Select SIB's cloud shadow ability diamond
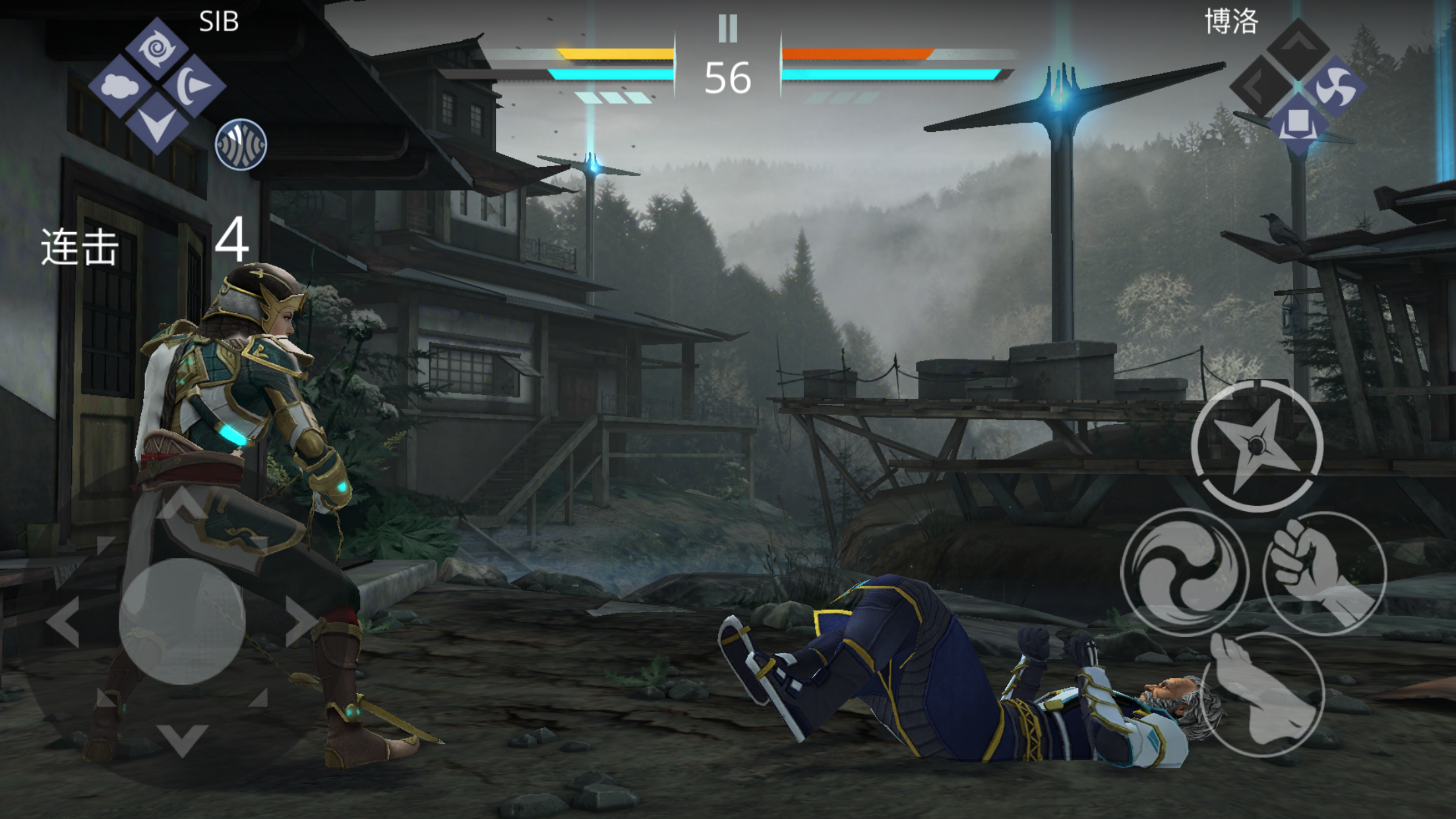This screenshot has width=1456, height=819. [x=119, y=86]
